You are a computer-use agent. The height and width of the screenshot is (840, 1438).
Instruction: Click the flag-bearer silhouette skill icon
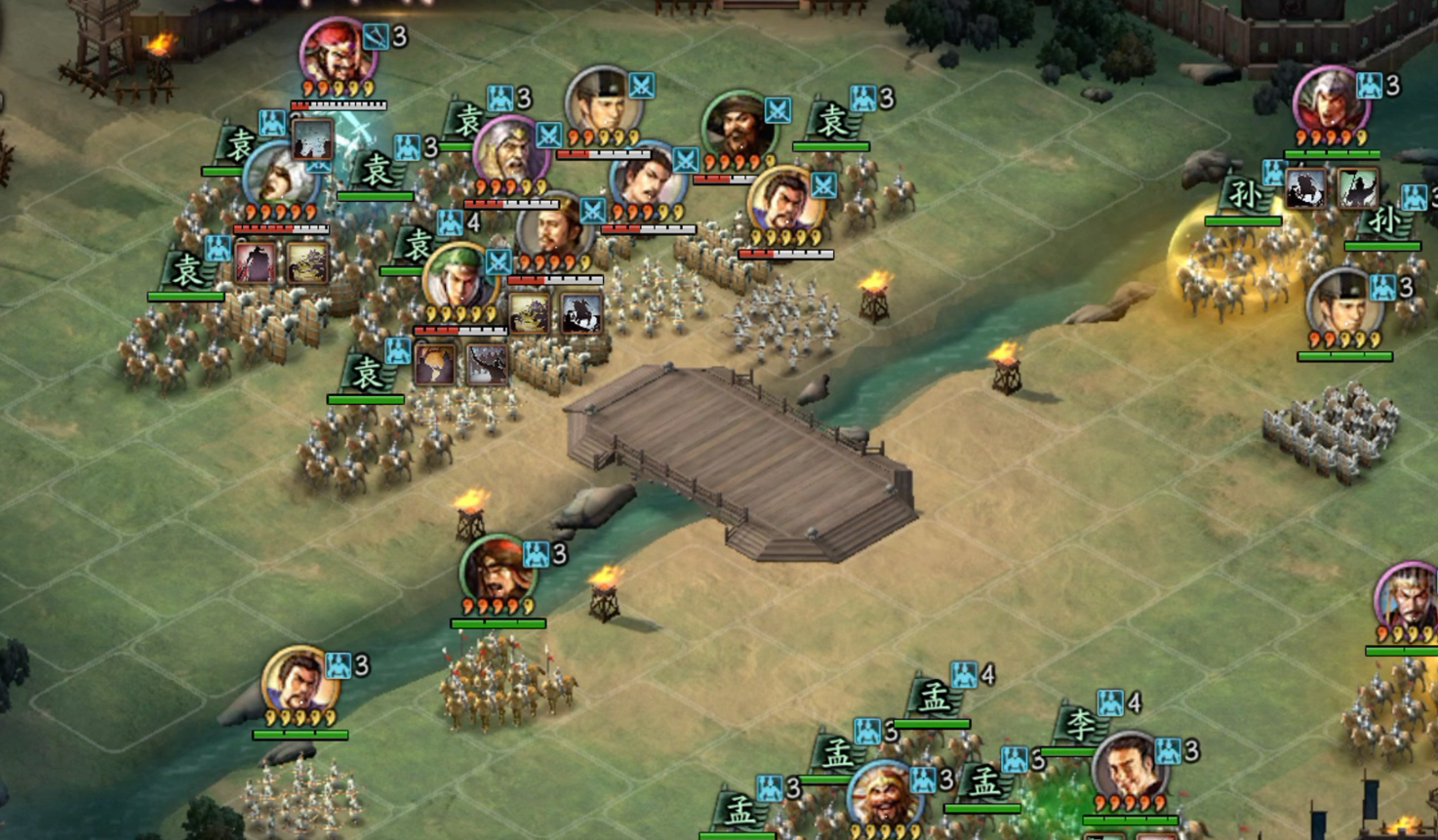coord(1357,188)
